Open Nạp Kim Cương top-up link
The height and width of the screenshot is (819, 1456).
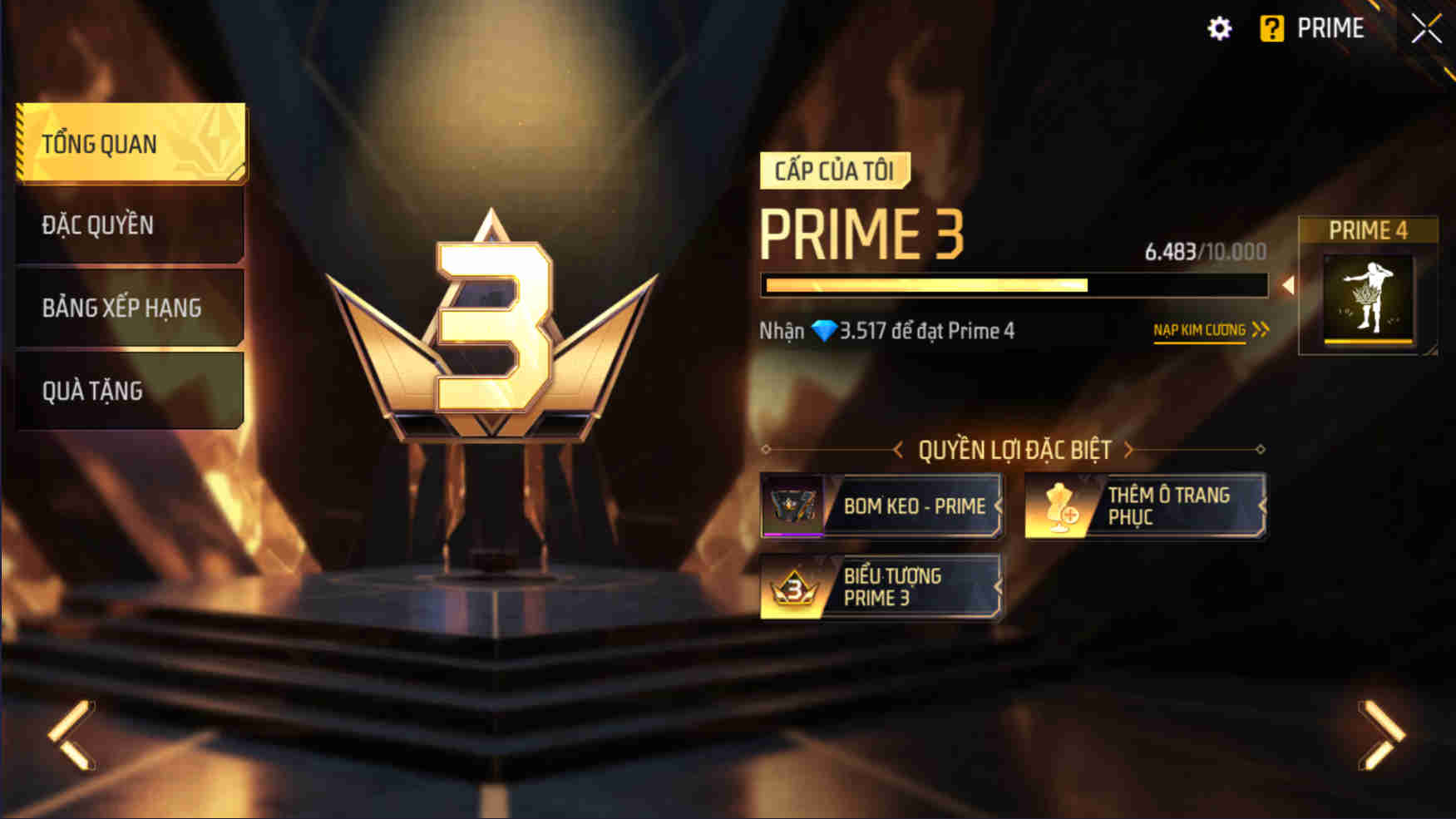click(x=1201, y=329)
